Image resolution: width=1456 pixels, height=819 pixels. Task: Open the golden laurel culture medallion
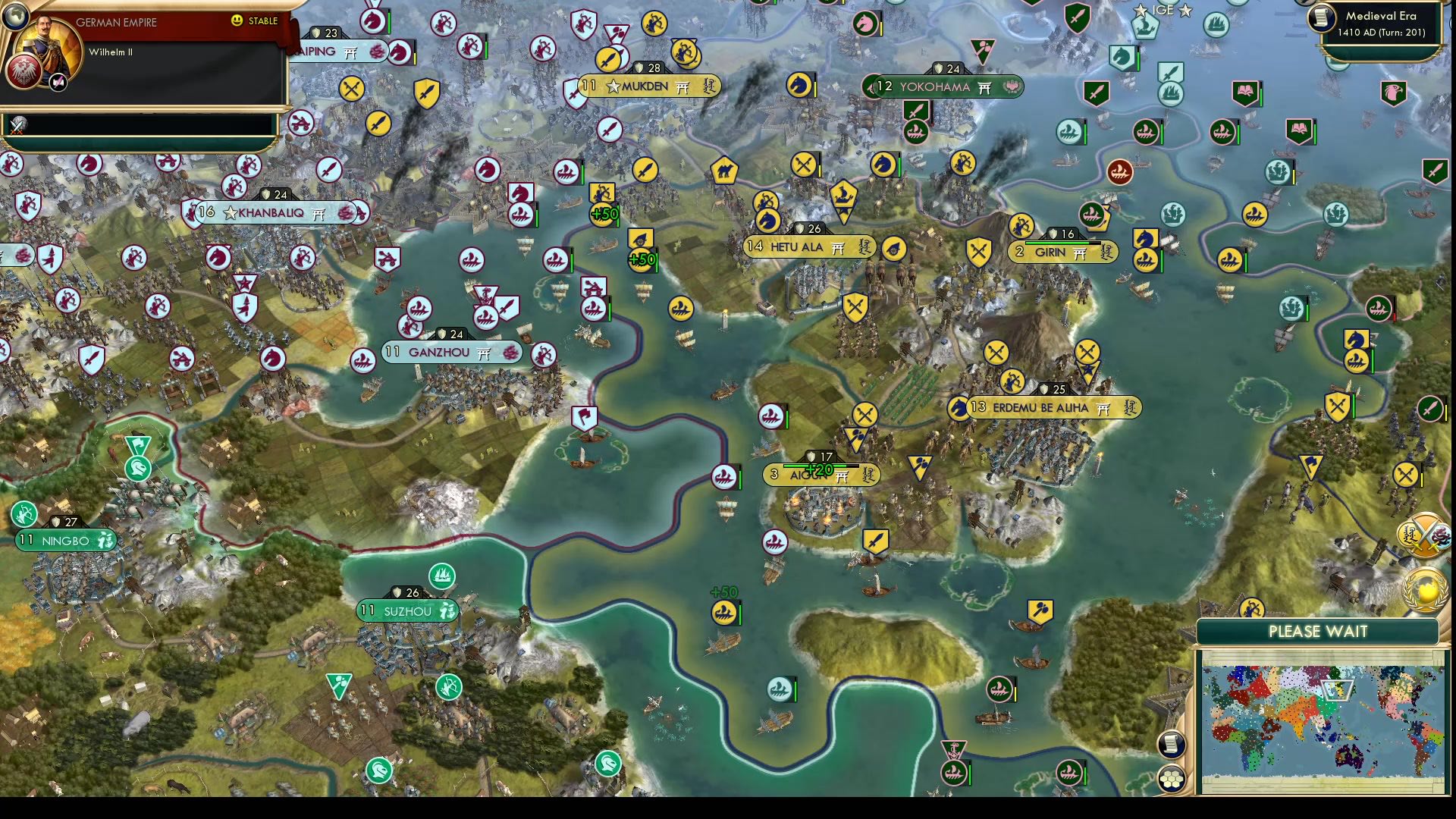point(1423,588)
